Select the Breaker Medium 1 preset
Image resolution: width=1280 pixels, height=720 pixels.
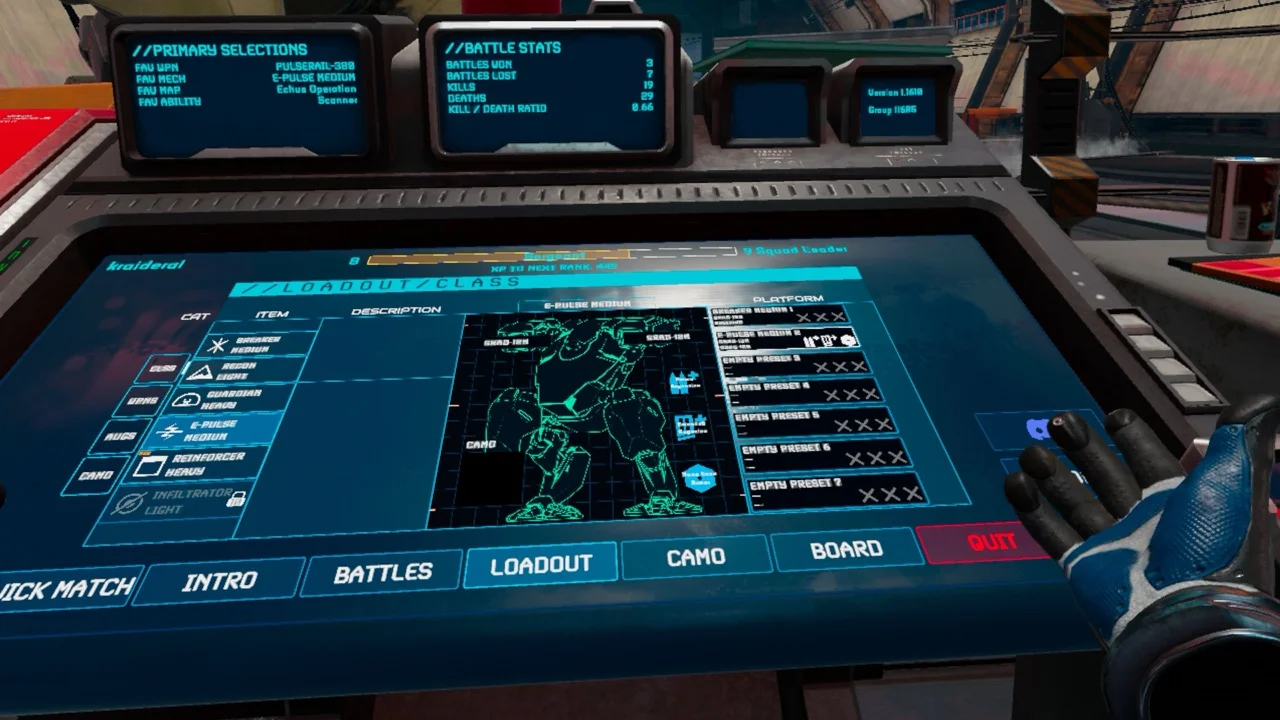click(779, 315)
